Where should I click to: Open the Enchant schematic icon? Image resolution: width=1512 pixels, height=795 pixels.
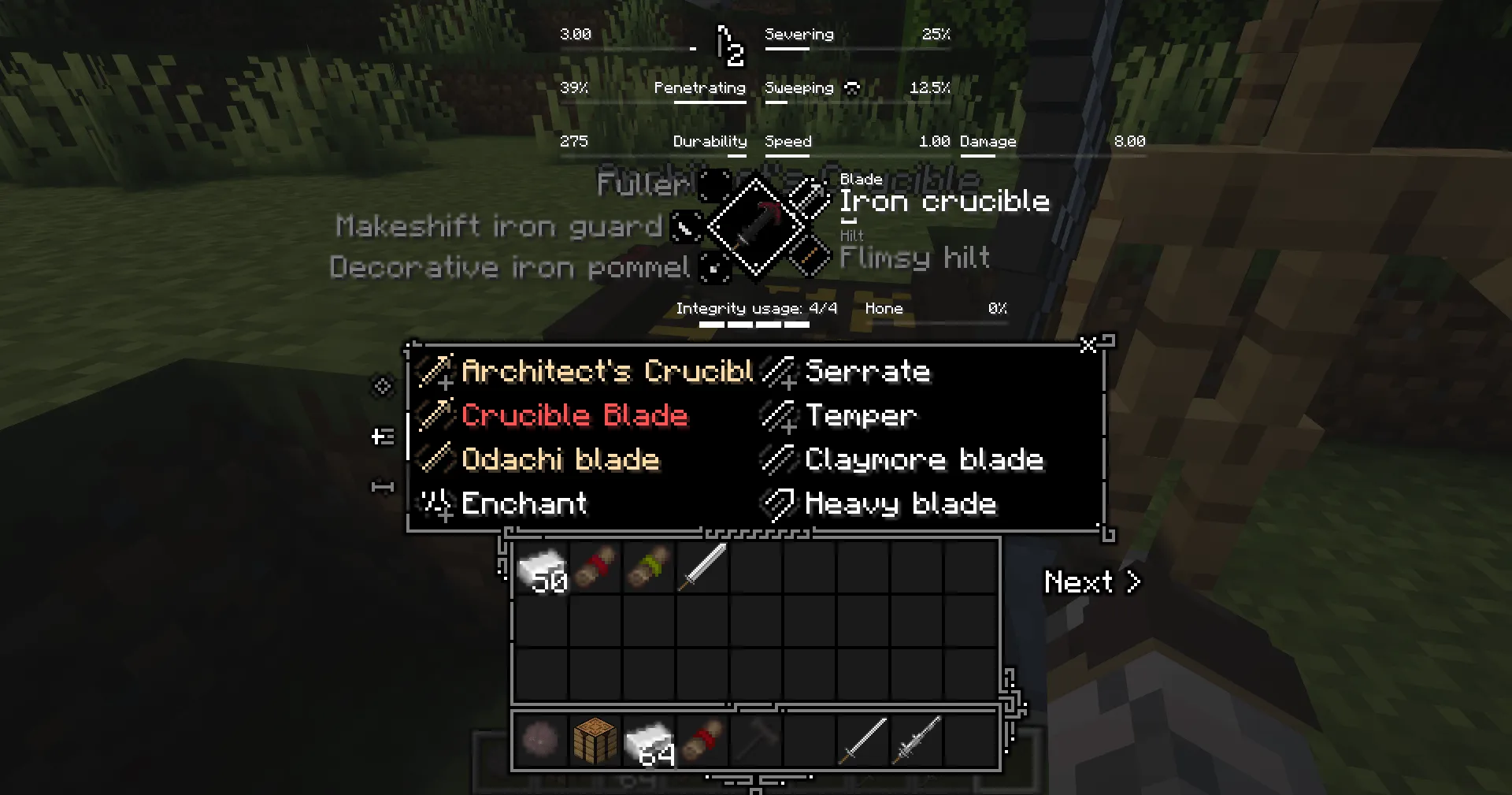[x=436, y=503]
